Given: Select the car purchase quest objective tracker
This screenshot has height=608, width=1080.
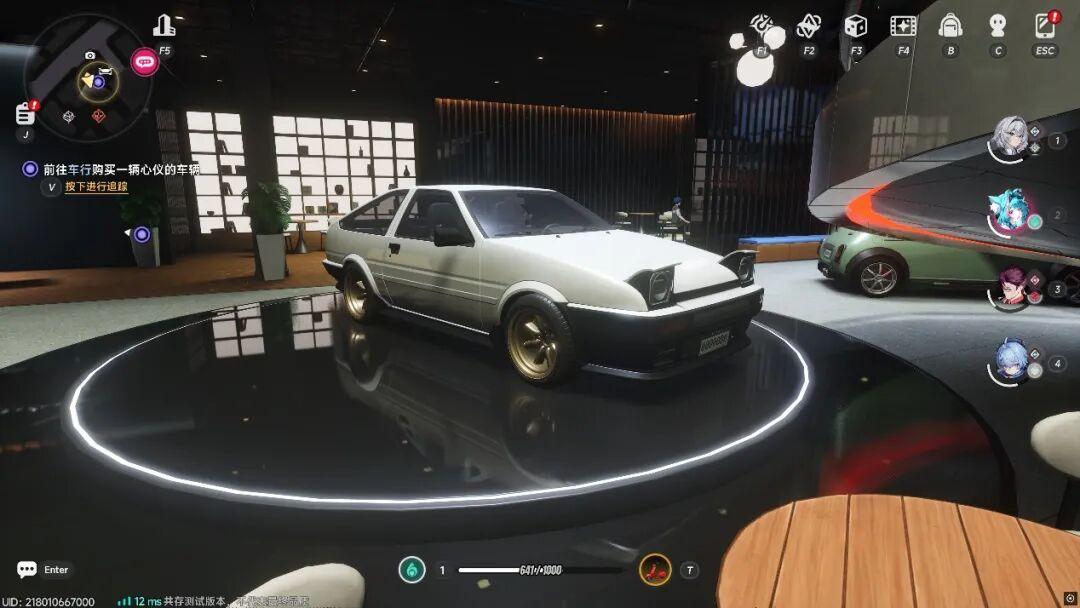Looking at the screenshot, I should tap(120, 169).
